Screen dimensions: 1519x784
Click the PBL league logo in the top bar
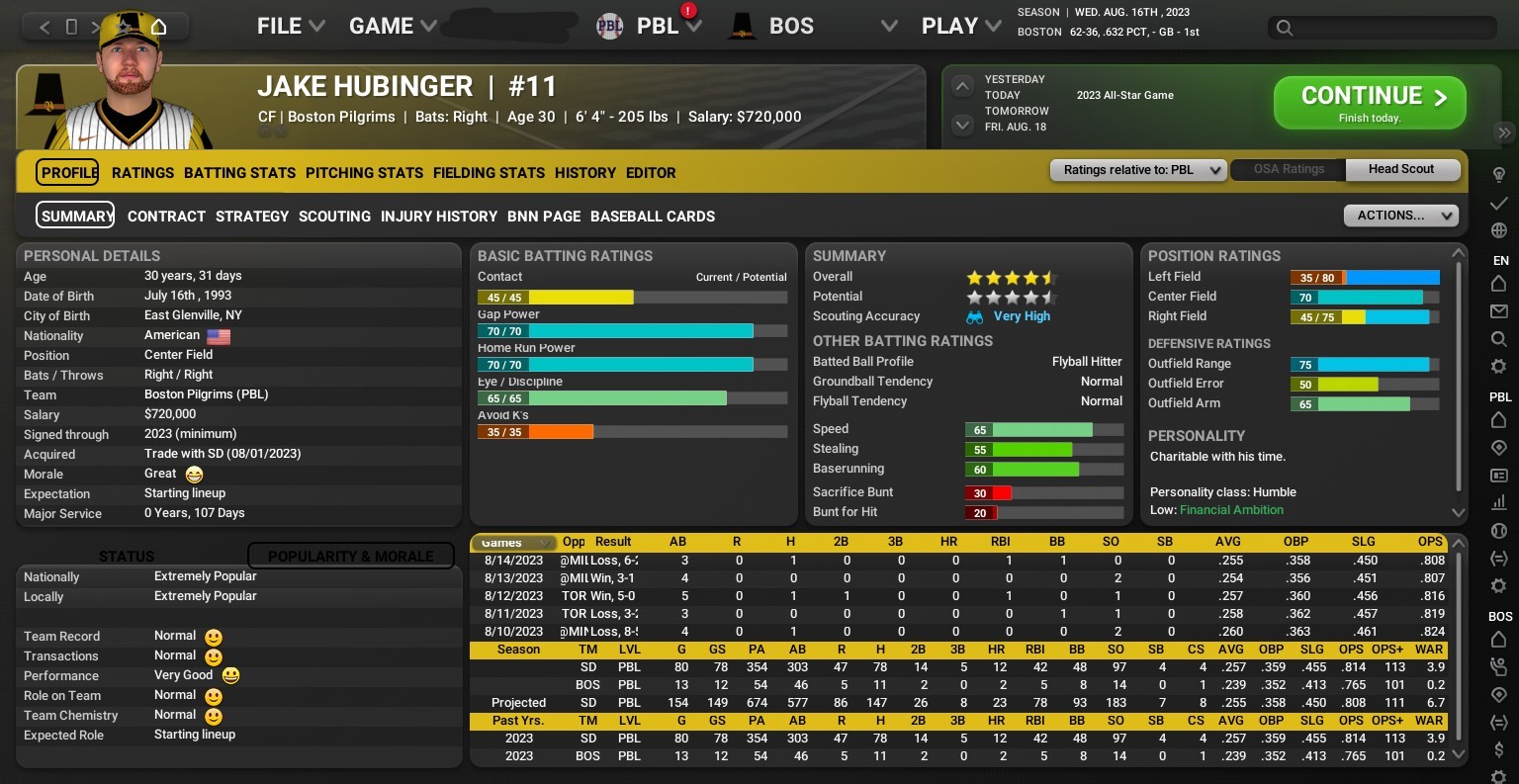click(x=610, y=26)
